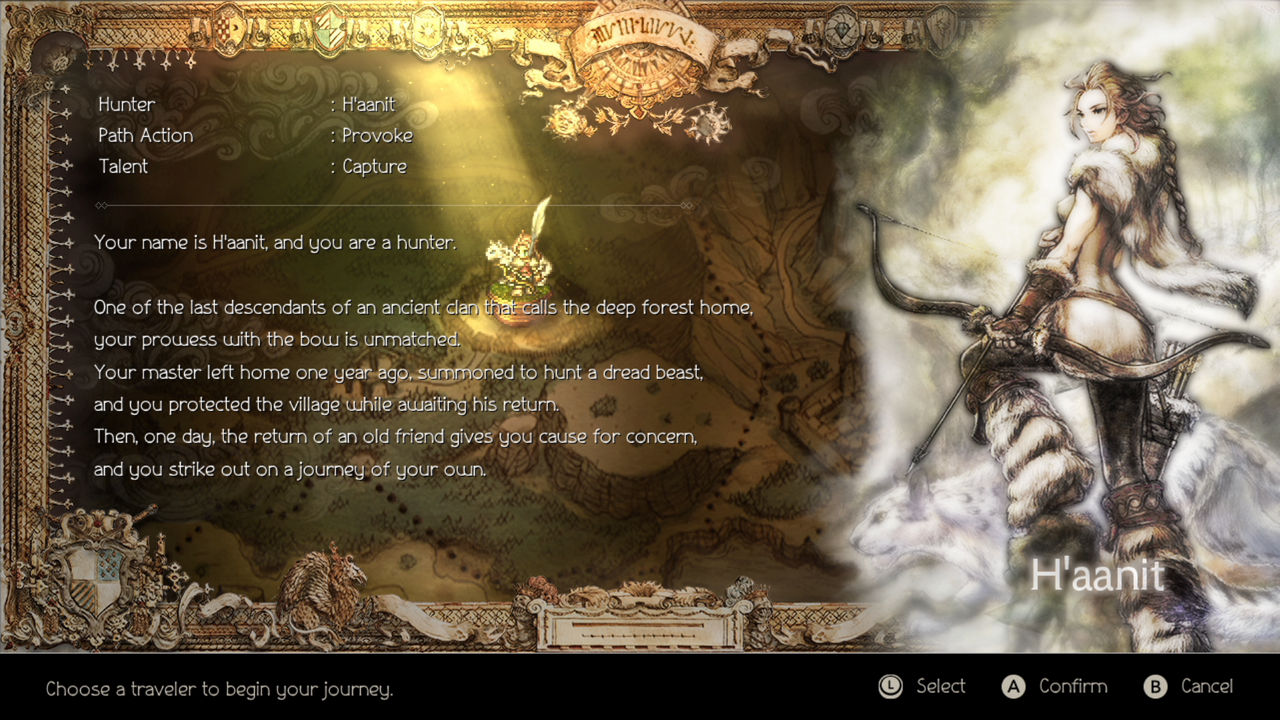Viewport: 1280px width, 720px height.
Task: Click the shield icon to the right of the clock emblem
Action: (x=941, y=29)
